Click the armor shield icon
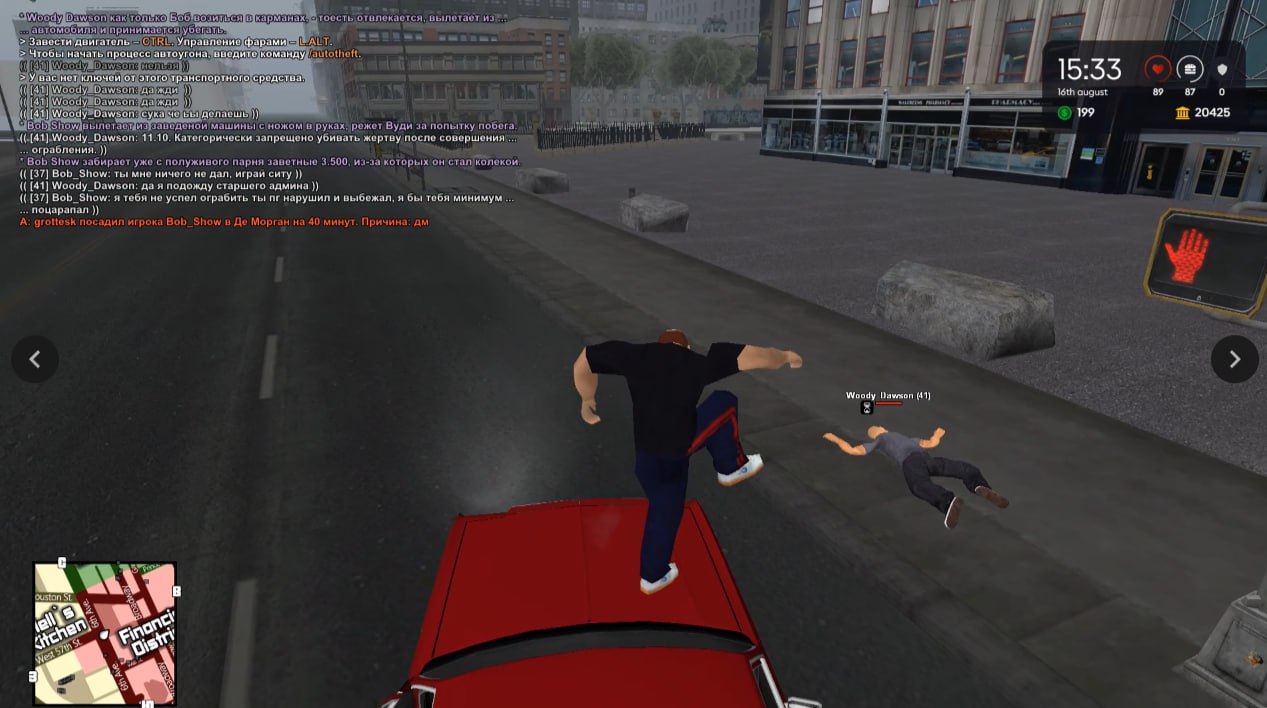 pyautogui.click(x=1221, y=69)
